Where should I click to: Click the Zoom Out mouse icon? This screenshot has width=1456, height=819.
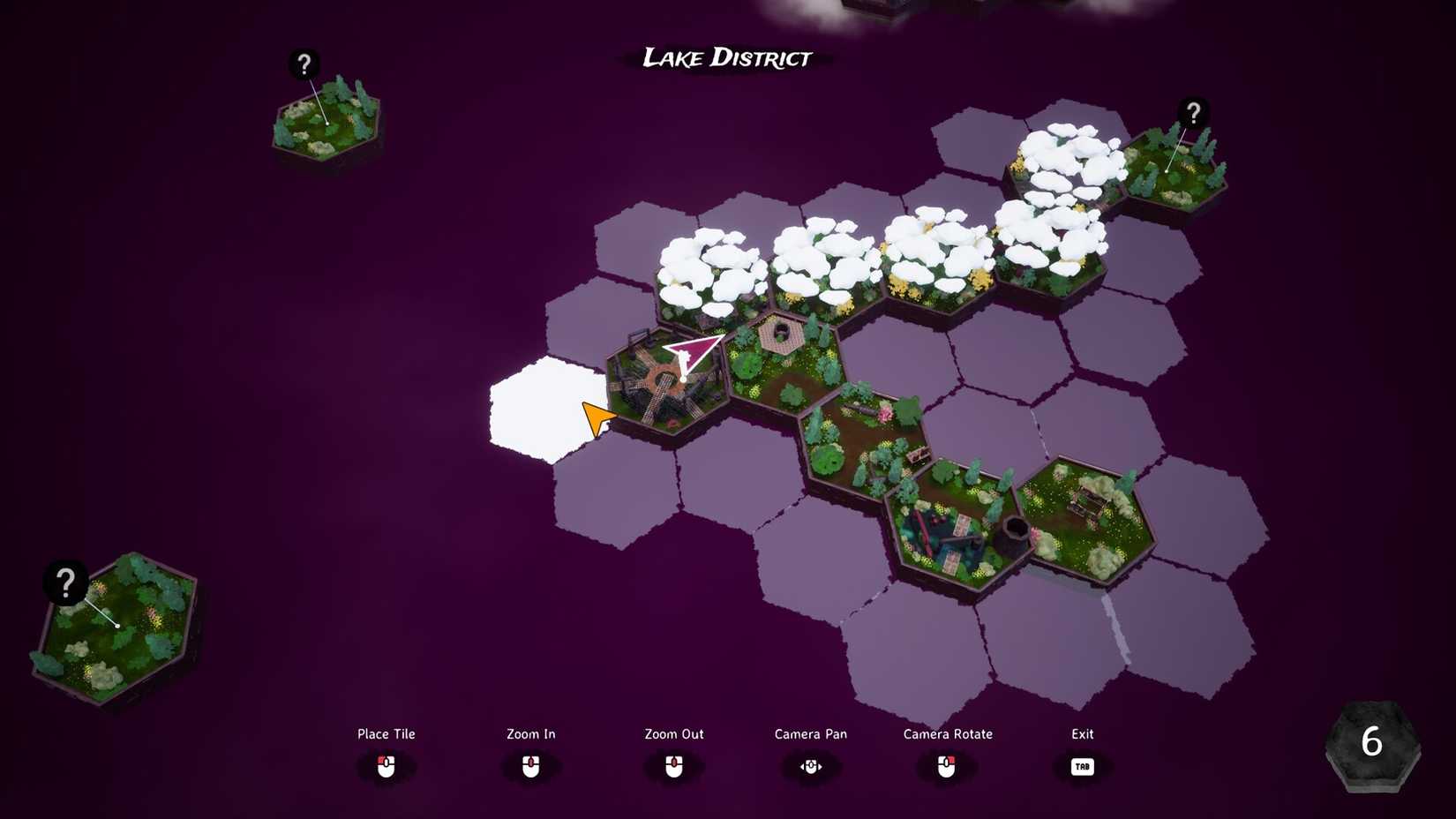pos(674,767)
